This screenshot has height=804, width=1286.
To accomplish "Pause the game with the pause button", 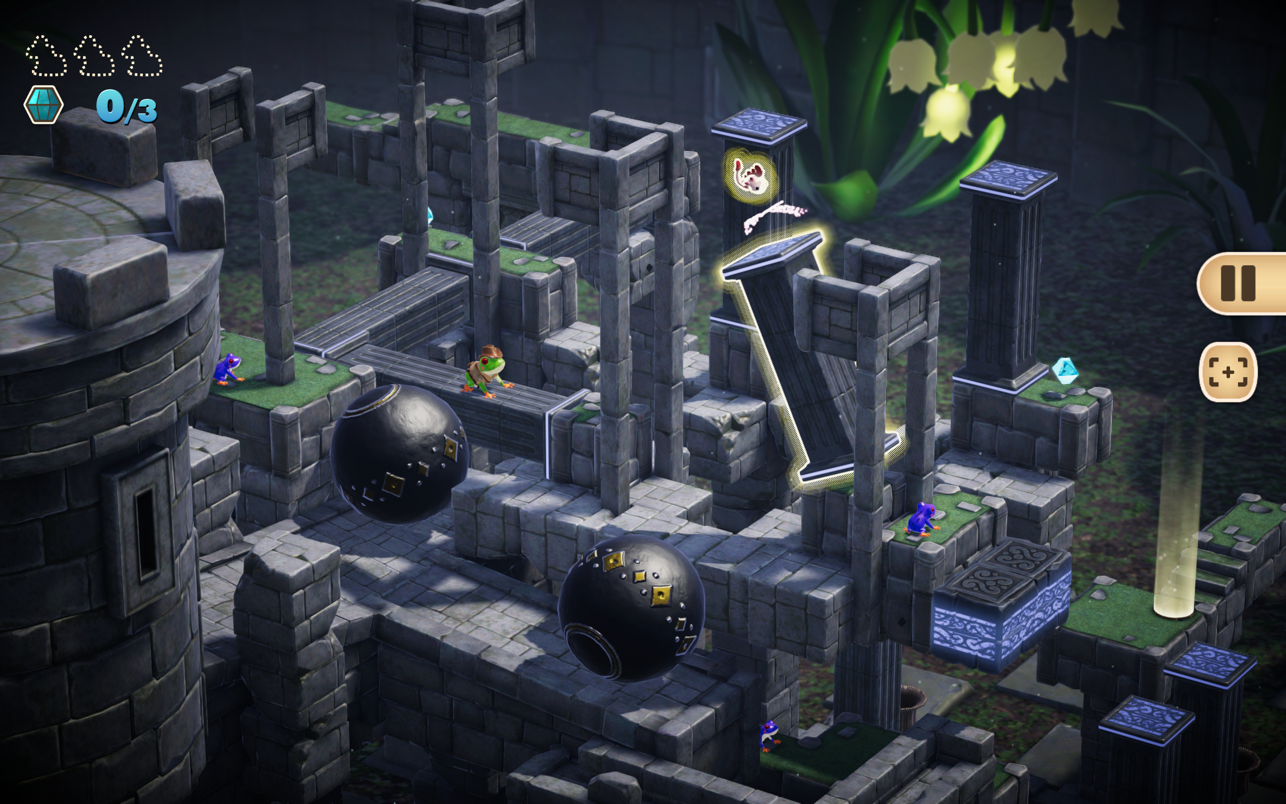I will (1239, 284).
